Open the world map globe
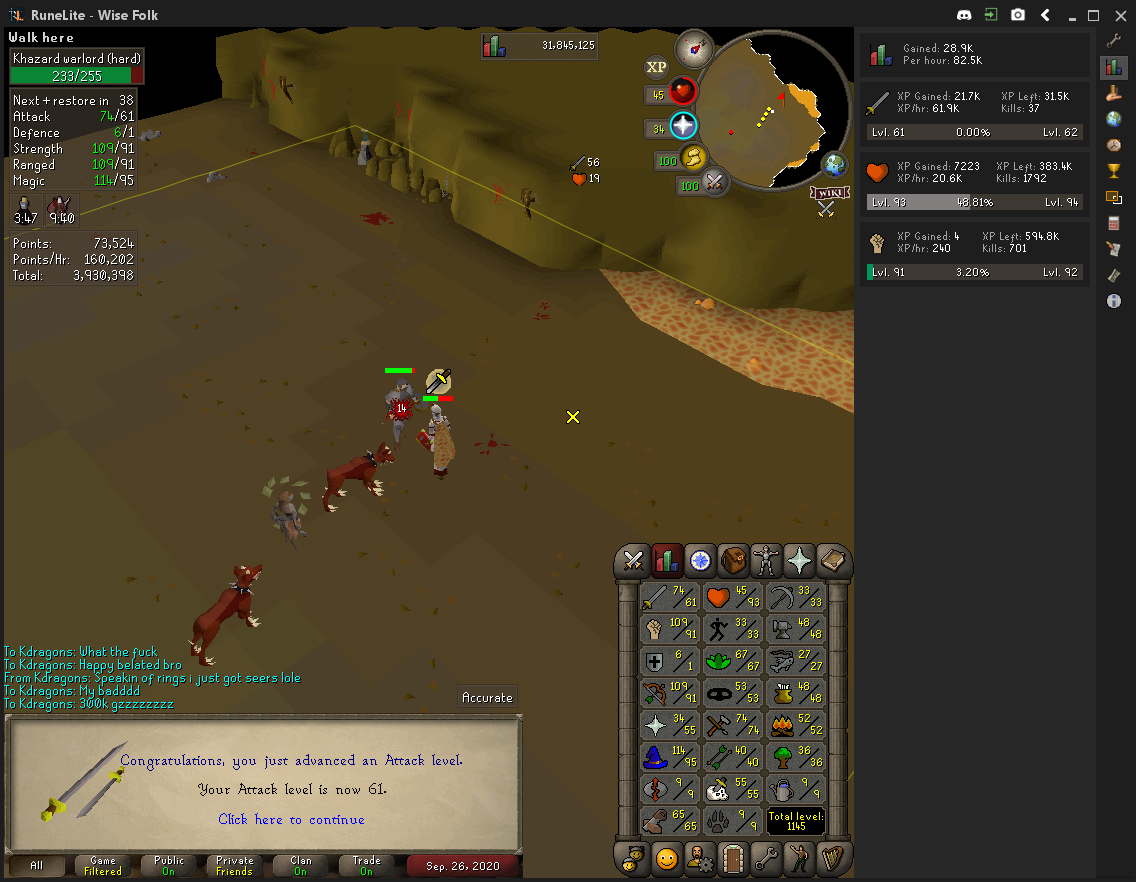The height and width of the screenshot is (882, 1136). [x=834, y=165]
